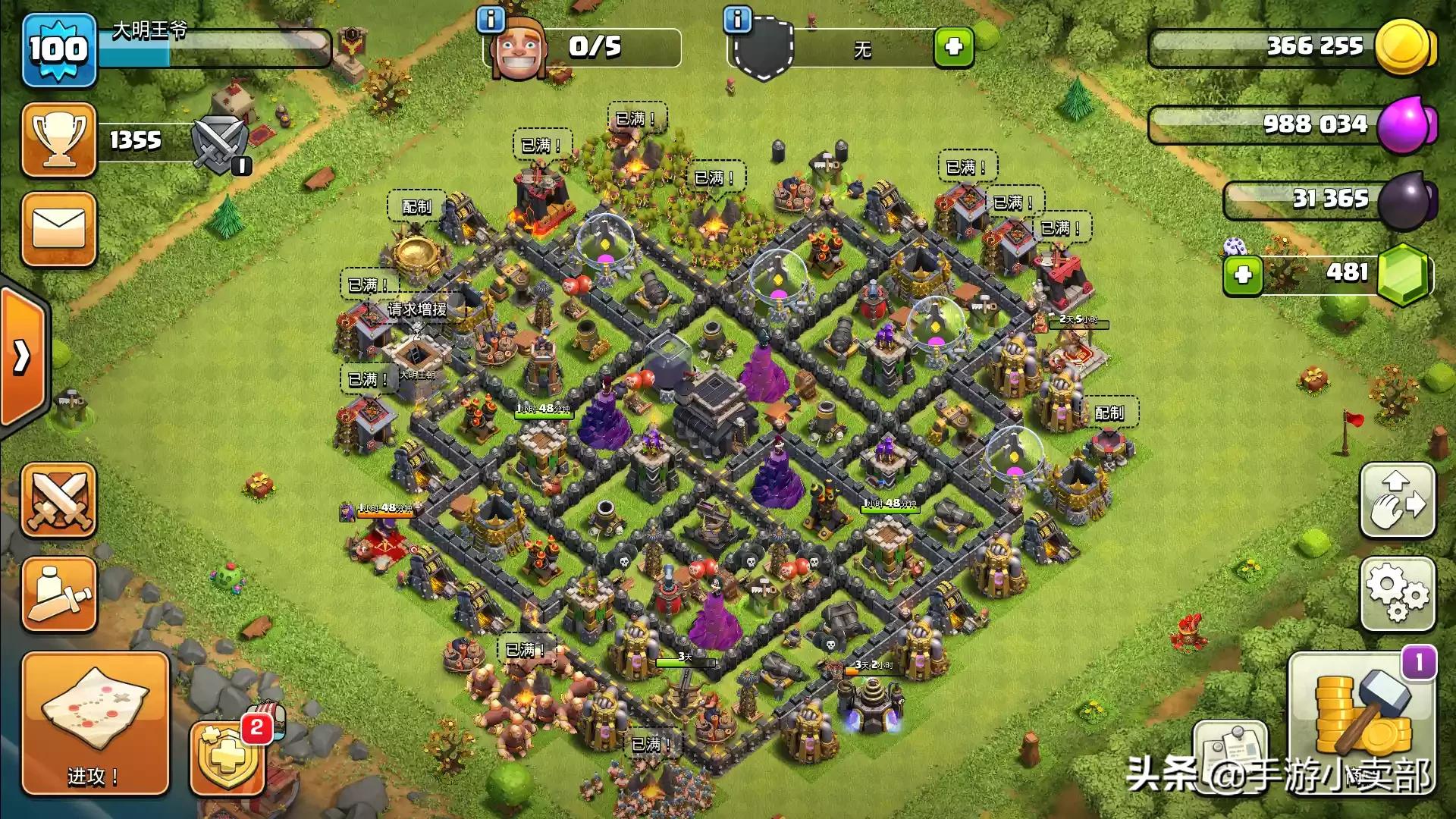Open the trophy league panel

tap(58, 141)
